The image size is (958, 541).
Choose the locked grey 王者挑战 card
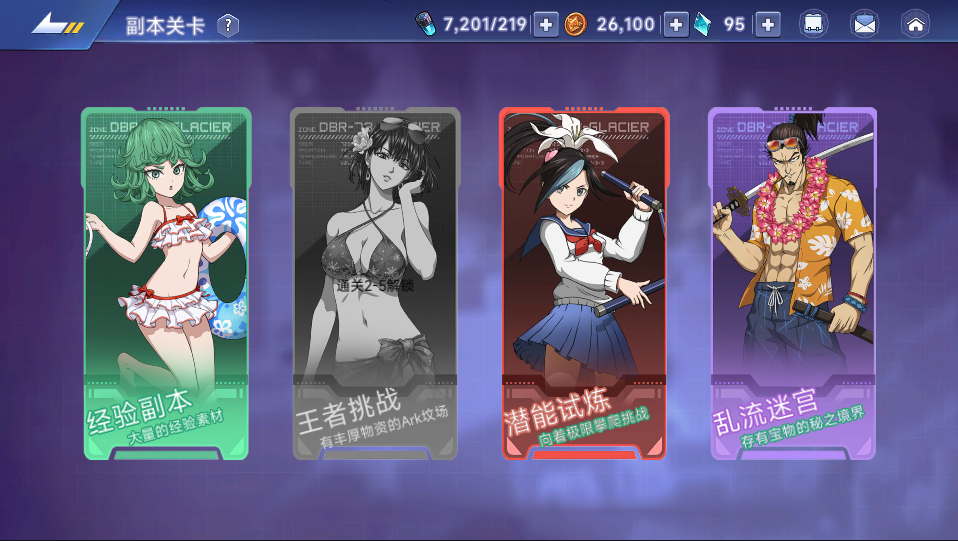coord(375,283)
